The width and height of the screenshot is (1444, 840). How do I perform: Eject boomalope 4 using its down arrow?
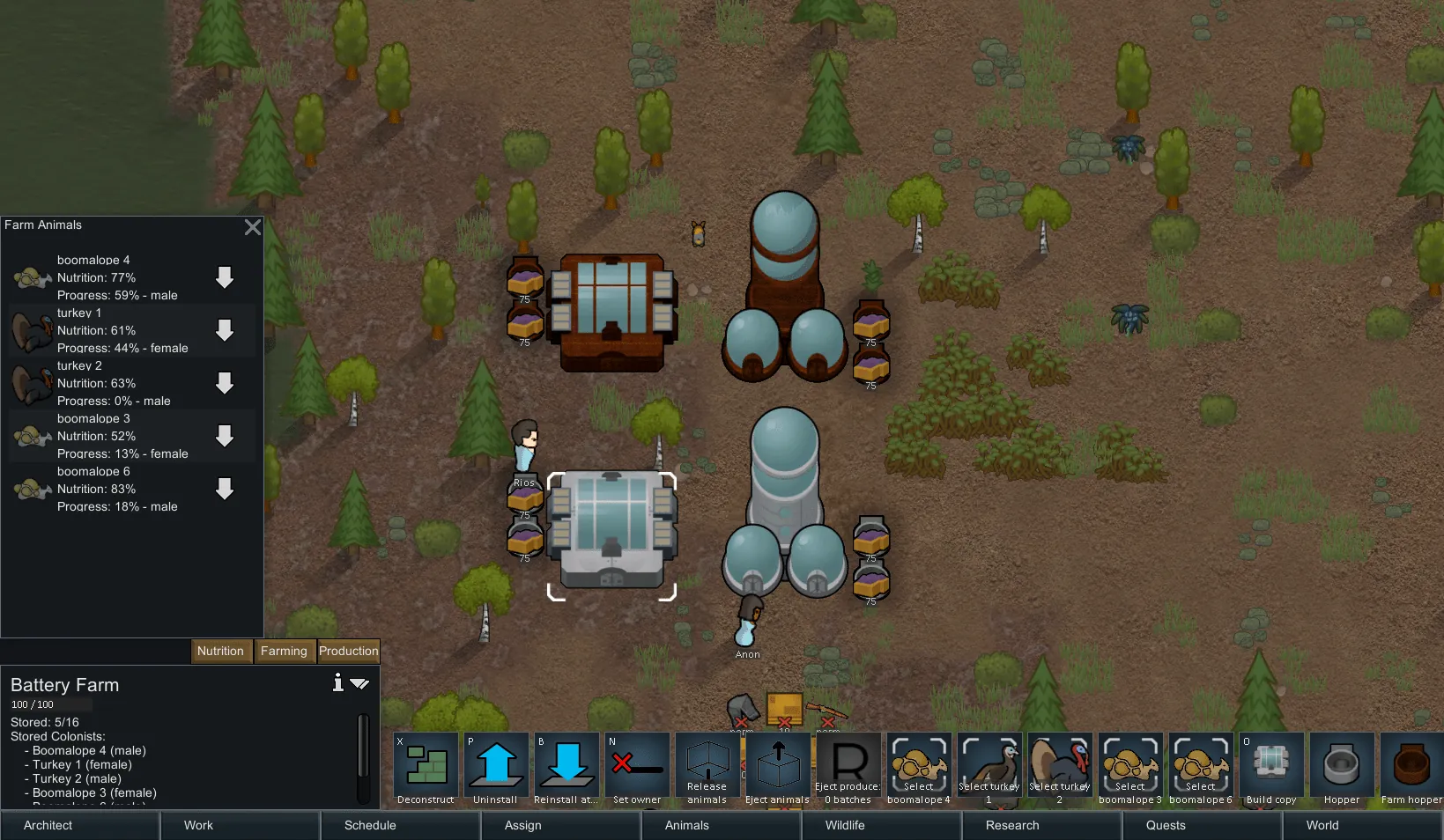225,277
